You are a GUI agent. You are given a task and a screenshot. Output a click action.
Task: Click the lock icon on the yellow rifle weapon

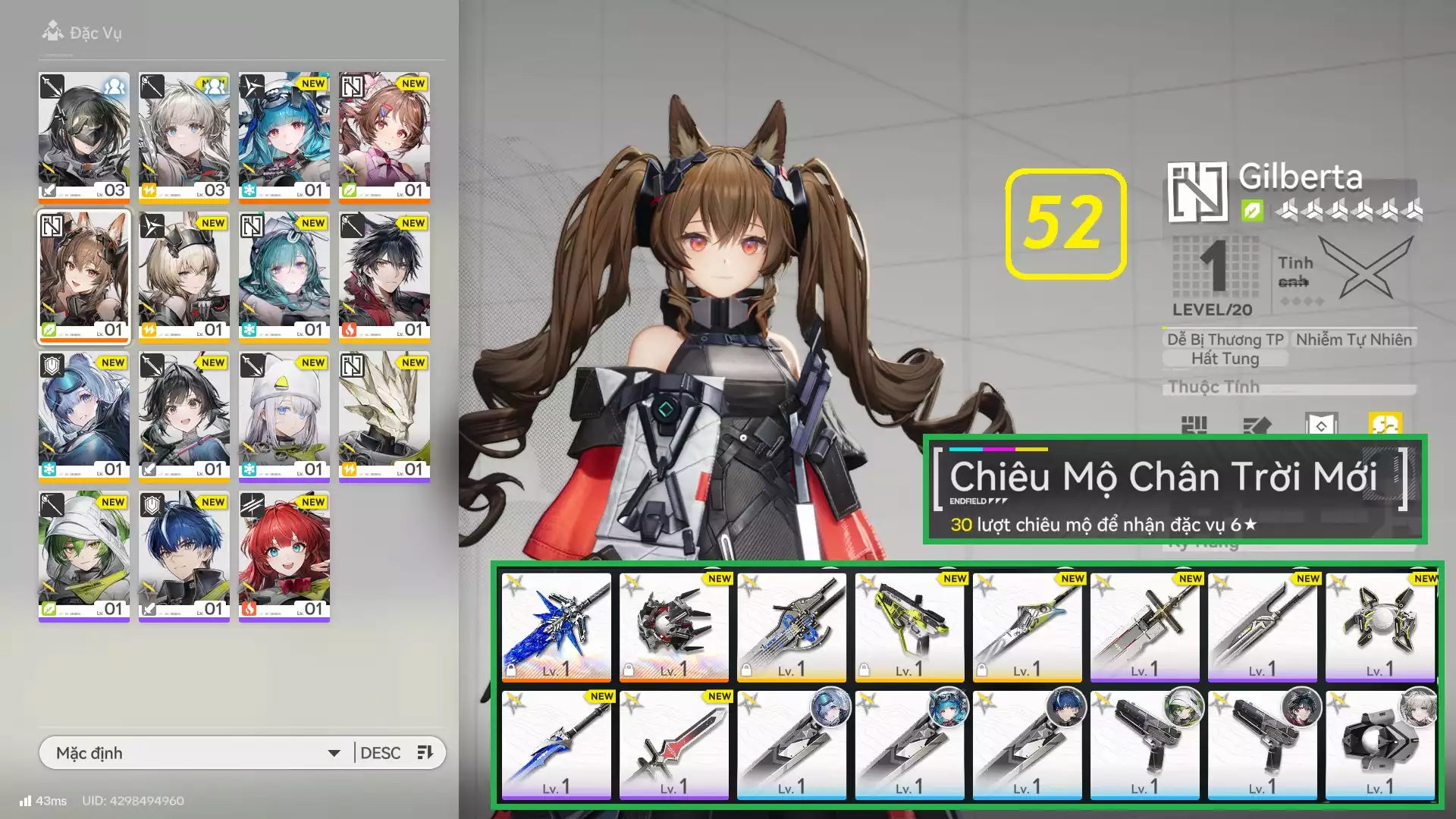pos(863,670)
